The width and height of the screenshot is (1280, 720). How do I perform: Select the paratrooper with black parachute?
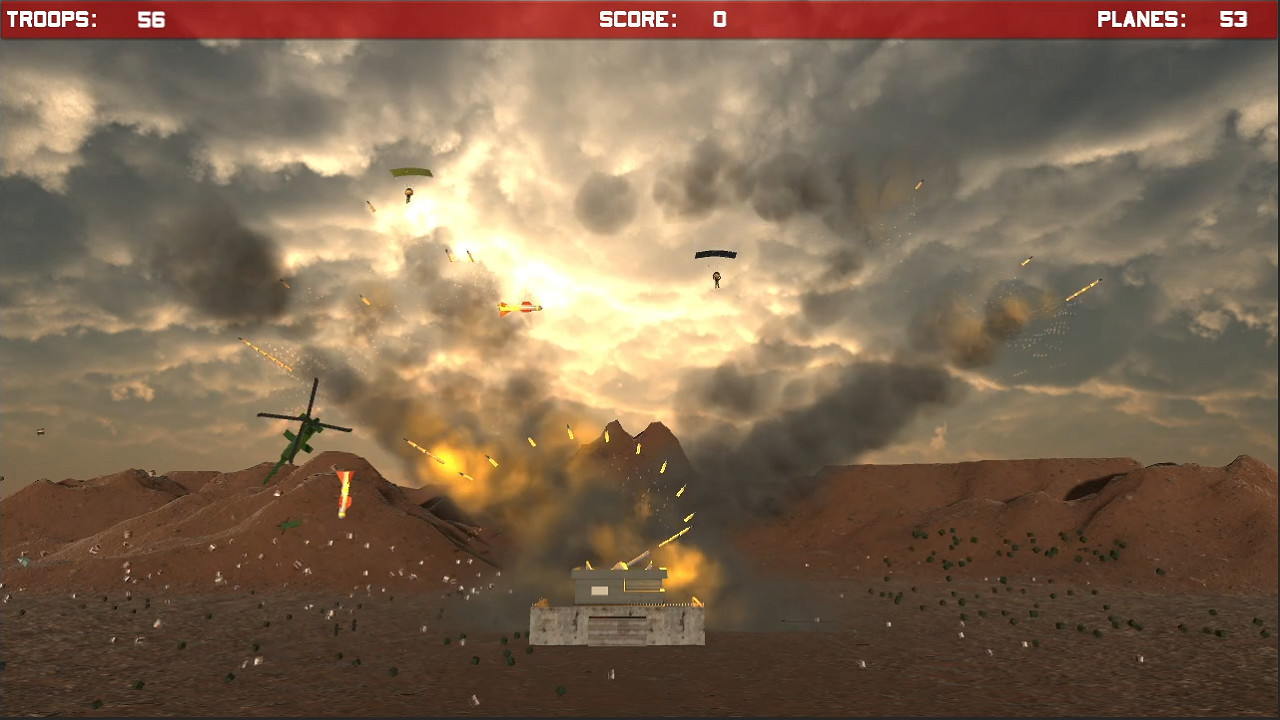point(716,277)
